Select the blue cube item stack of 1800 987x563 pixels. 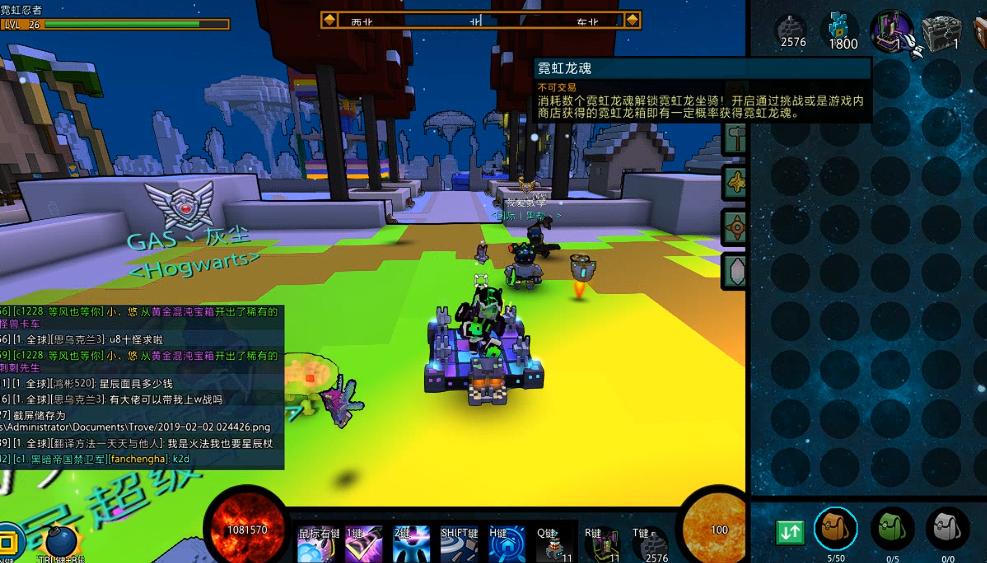[842, 31]
